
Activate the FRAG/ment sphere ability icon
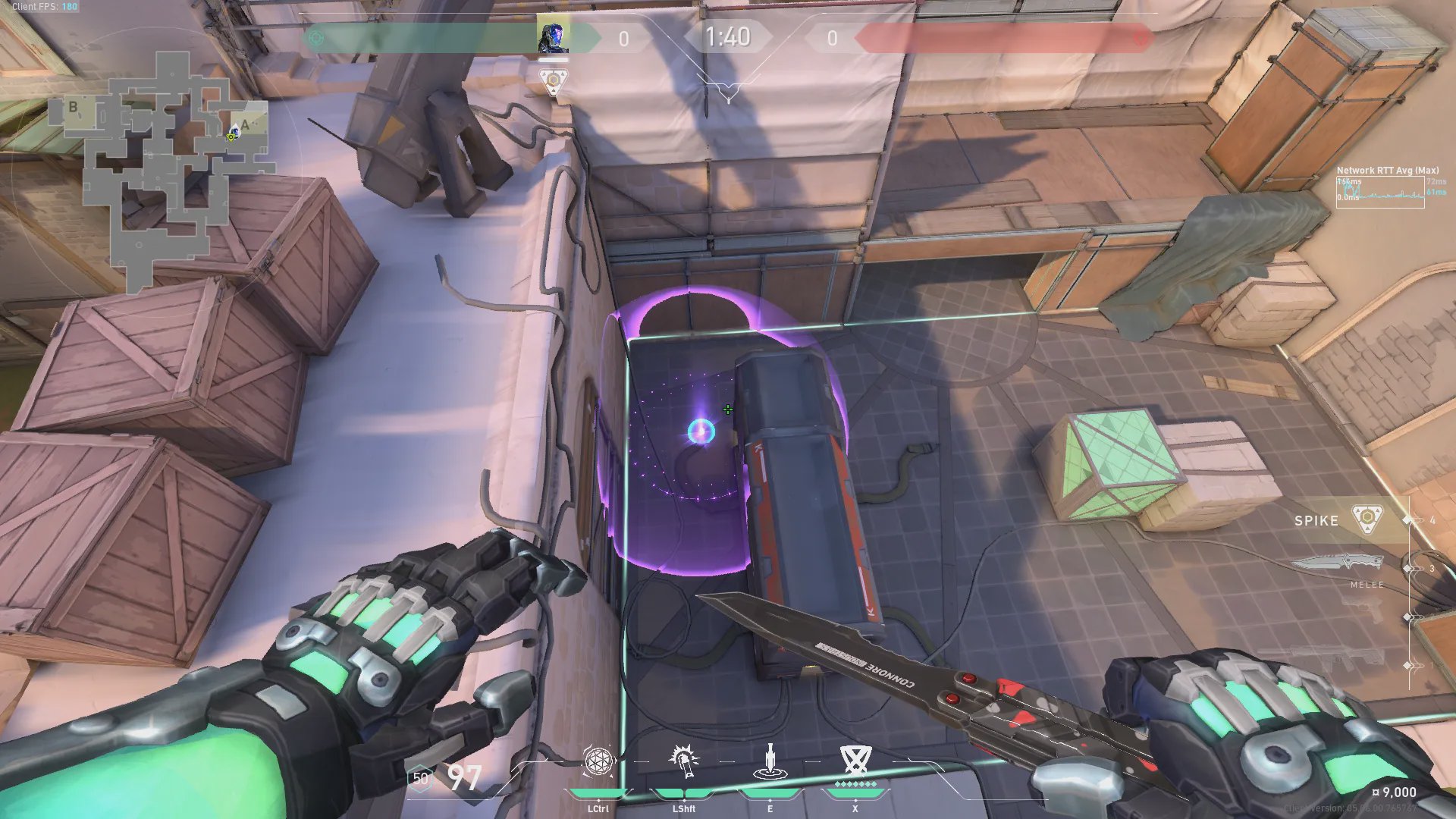(598, 761)
